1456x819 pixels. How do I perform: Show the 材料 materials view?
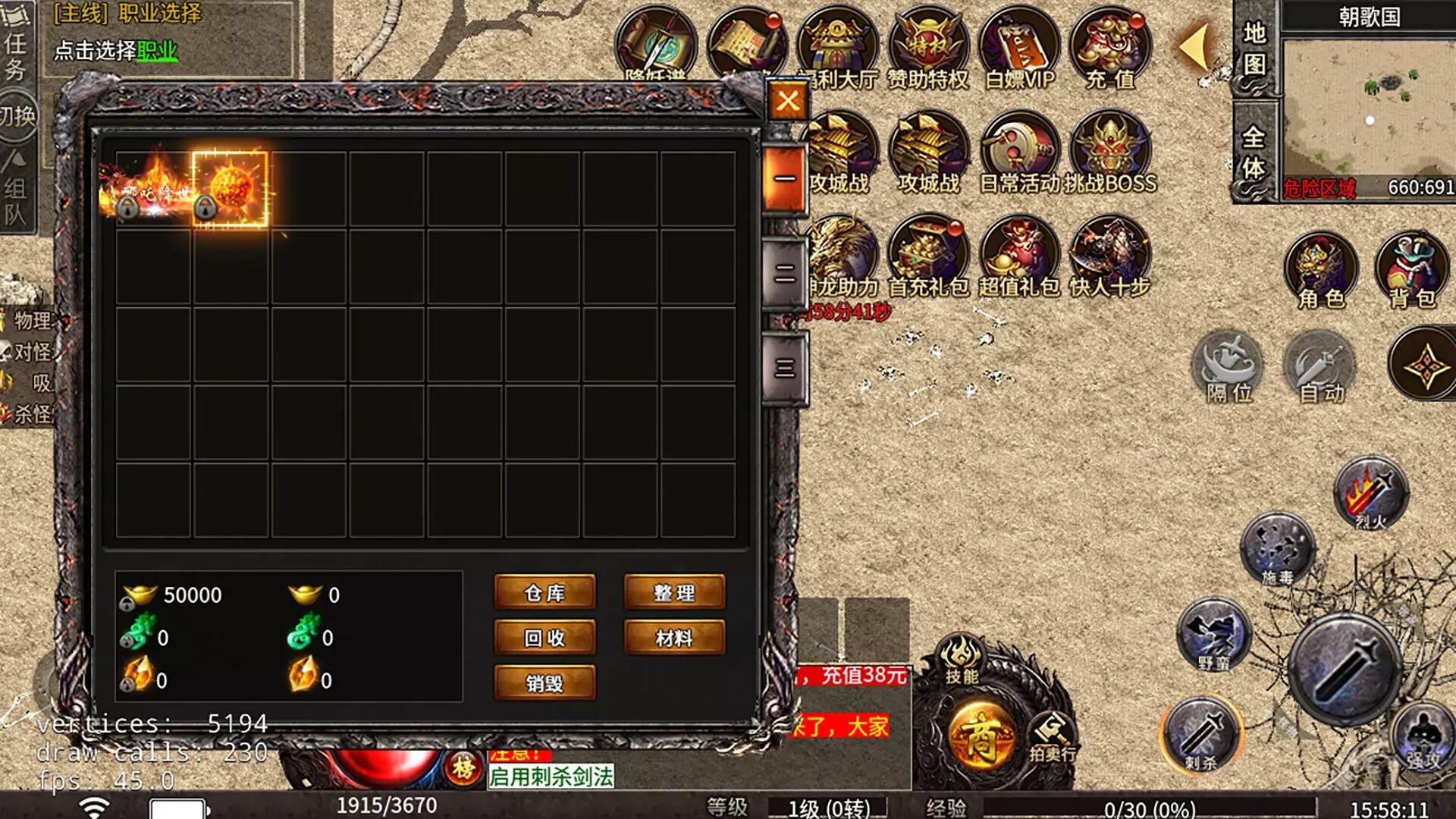(x=673, y=638)
